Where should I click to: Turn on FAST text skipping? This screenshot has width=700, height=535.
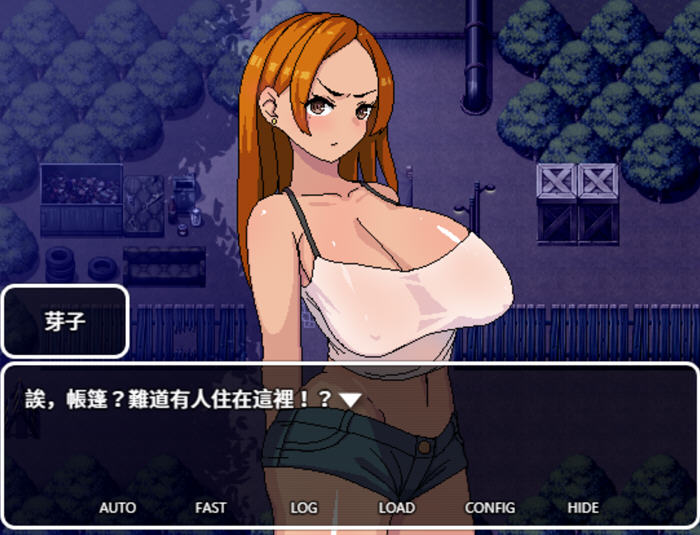point(210,507)
